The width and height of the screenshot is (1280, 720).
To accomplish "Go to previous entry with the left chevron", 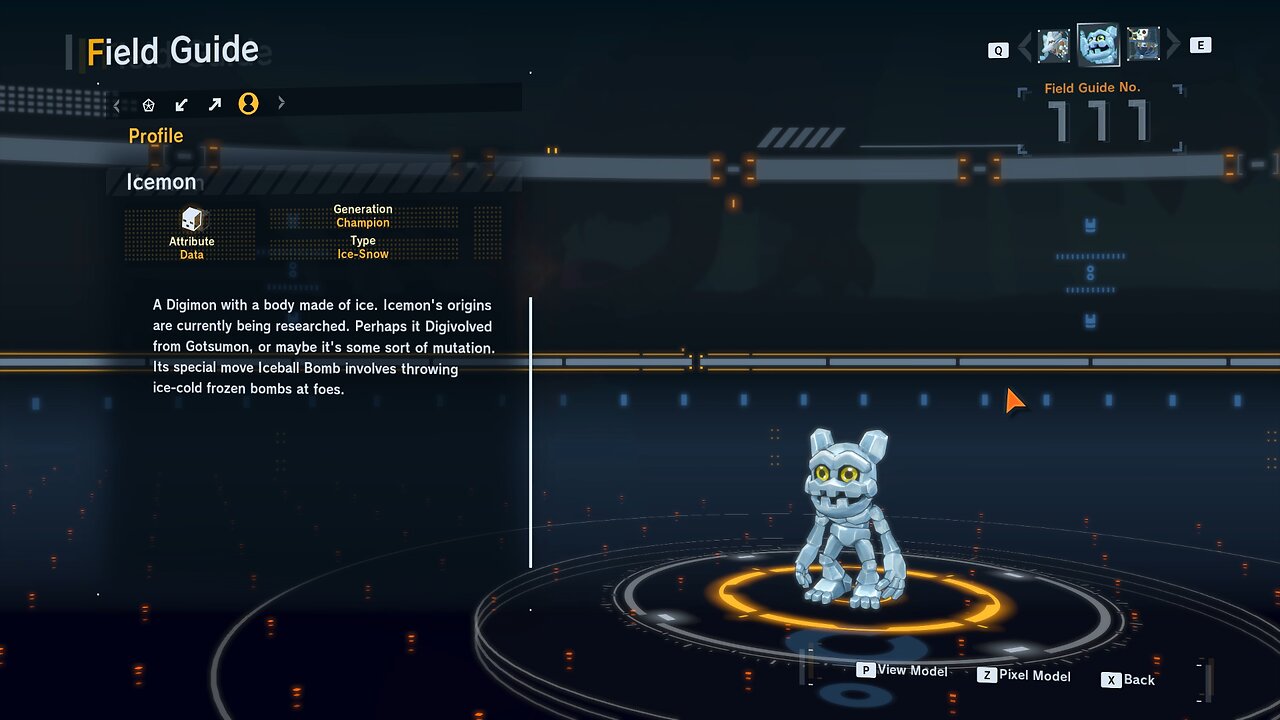I will click(1024, 46).
